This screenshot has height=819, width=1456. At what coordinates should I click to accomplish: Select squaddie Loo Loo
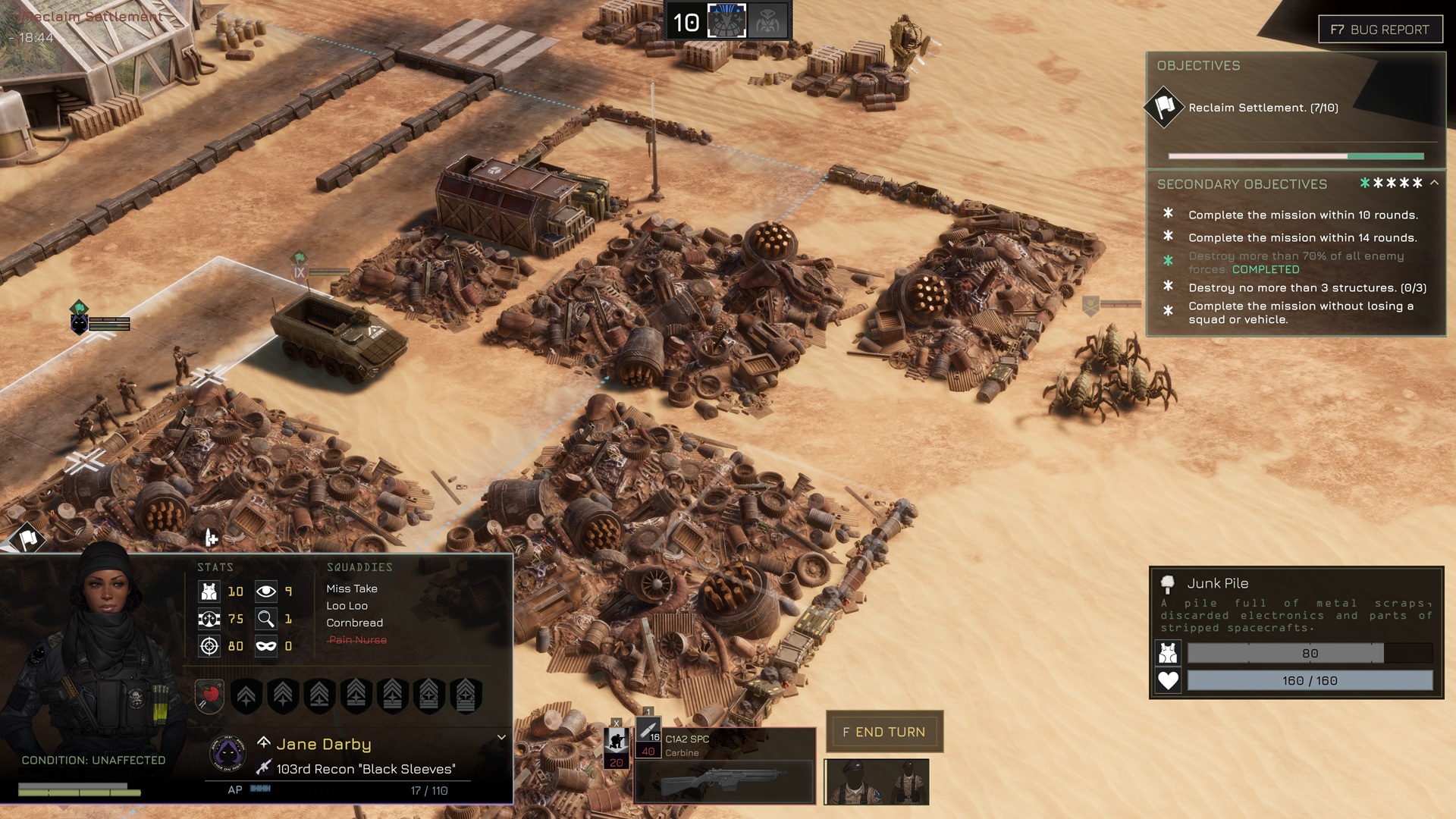347,606
